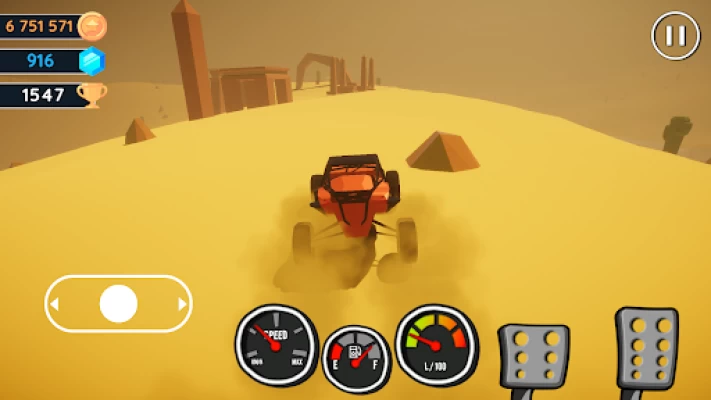Tap the steering slider's white knob
The image size is (711, 400).
(118, 303)
